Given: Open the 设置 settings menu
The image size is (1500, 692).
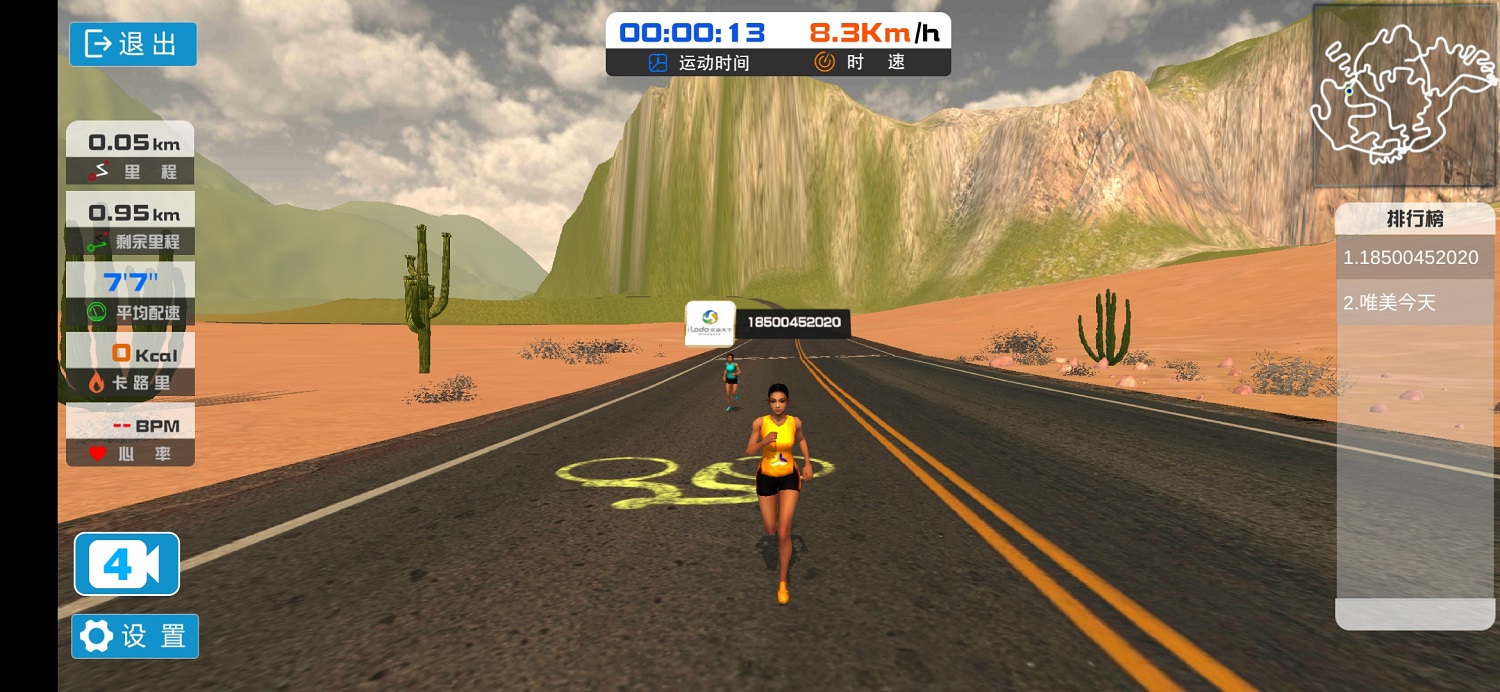Looking at the screenshot, I should pos(135,636).
